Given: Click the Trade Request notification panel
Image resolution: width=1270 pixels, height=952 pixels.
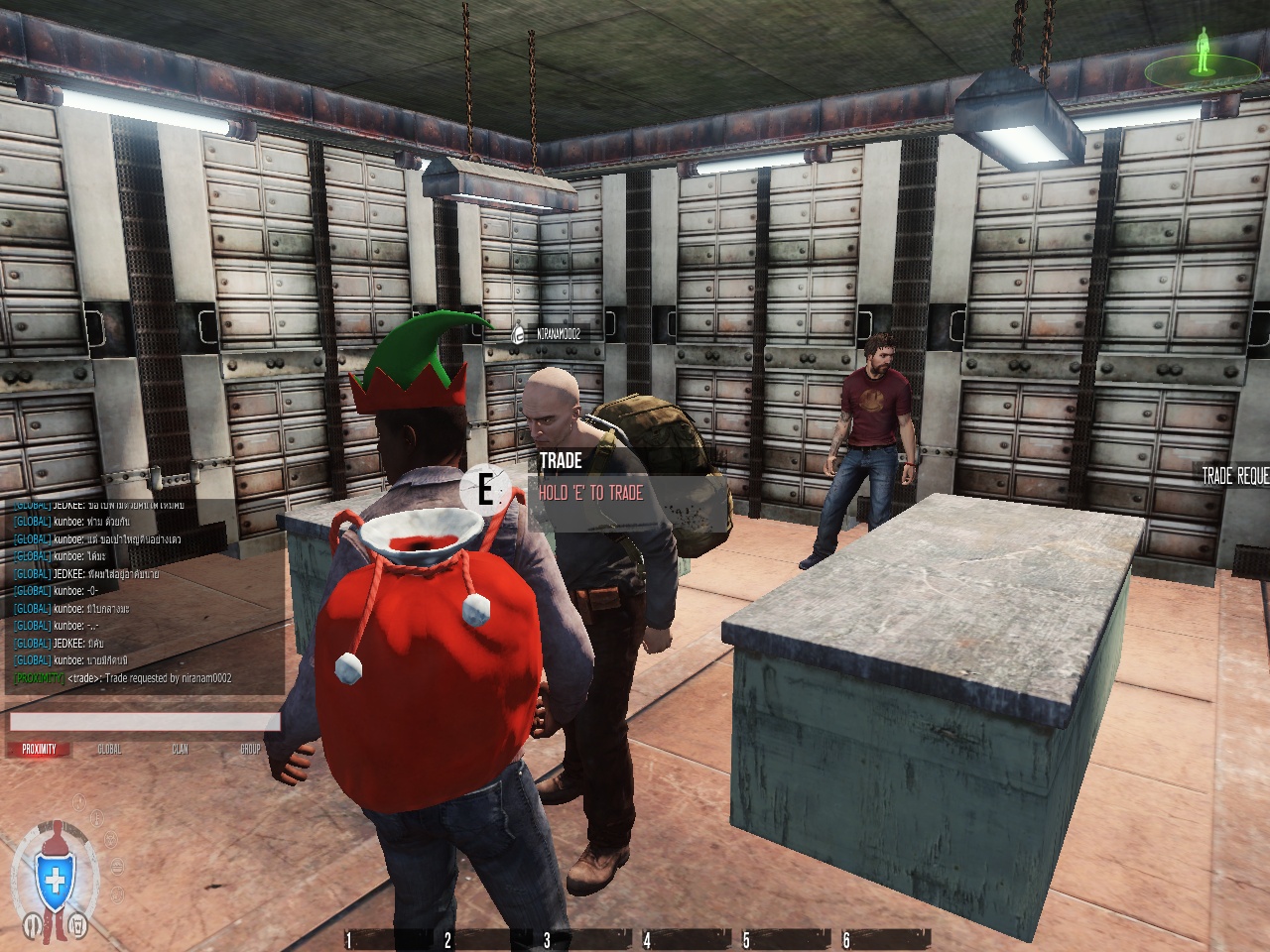Looking at the screenshot, I should tap(1234, 477).
